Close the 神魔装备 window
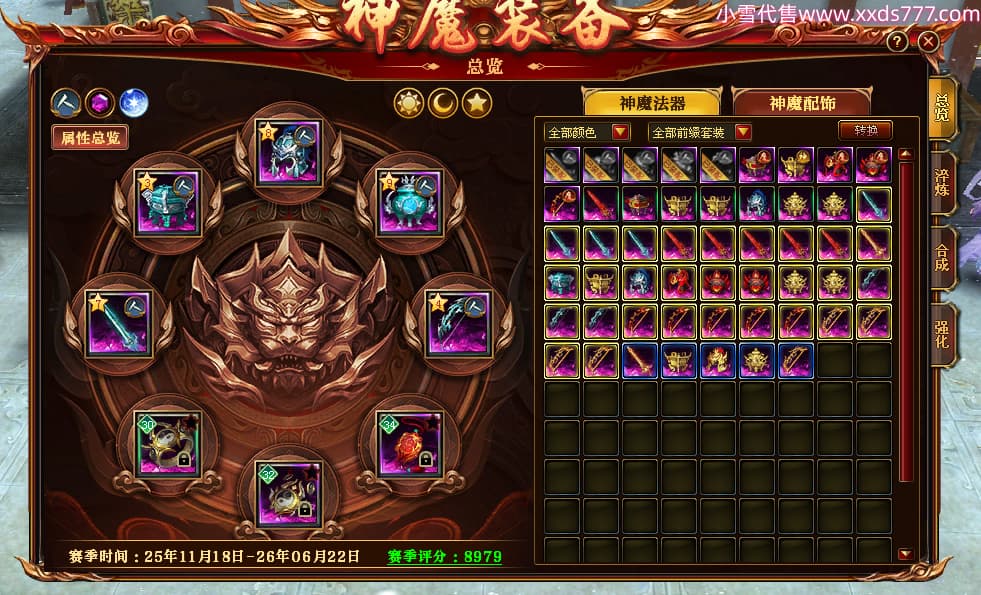Image resolution: width=981 pixels, height=595 pixels. [928, 41]
